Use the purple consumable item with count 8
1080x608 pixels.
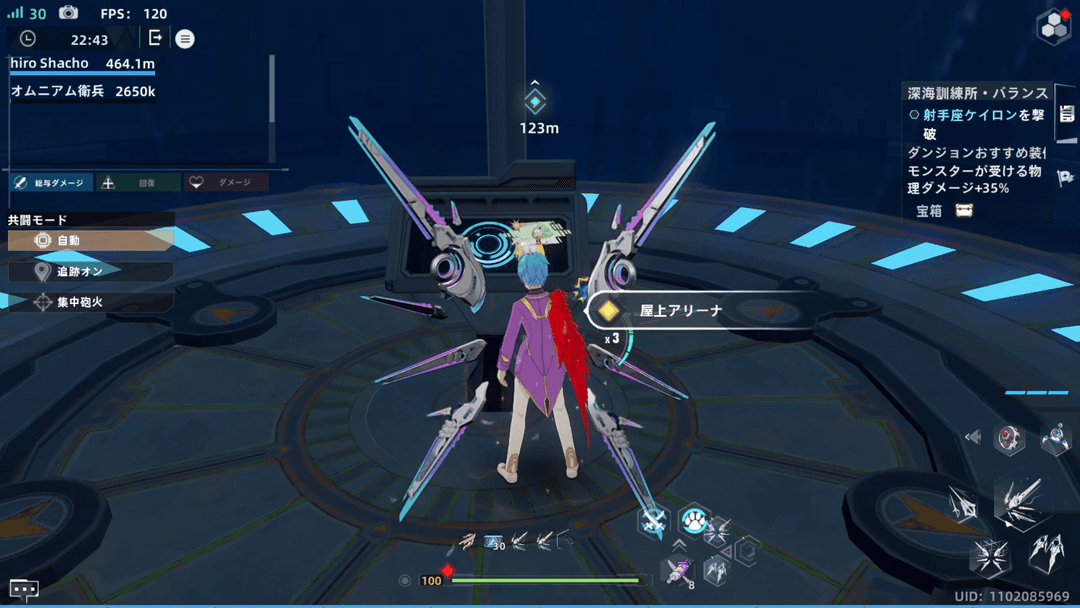click(x=678, y=572)
